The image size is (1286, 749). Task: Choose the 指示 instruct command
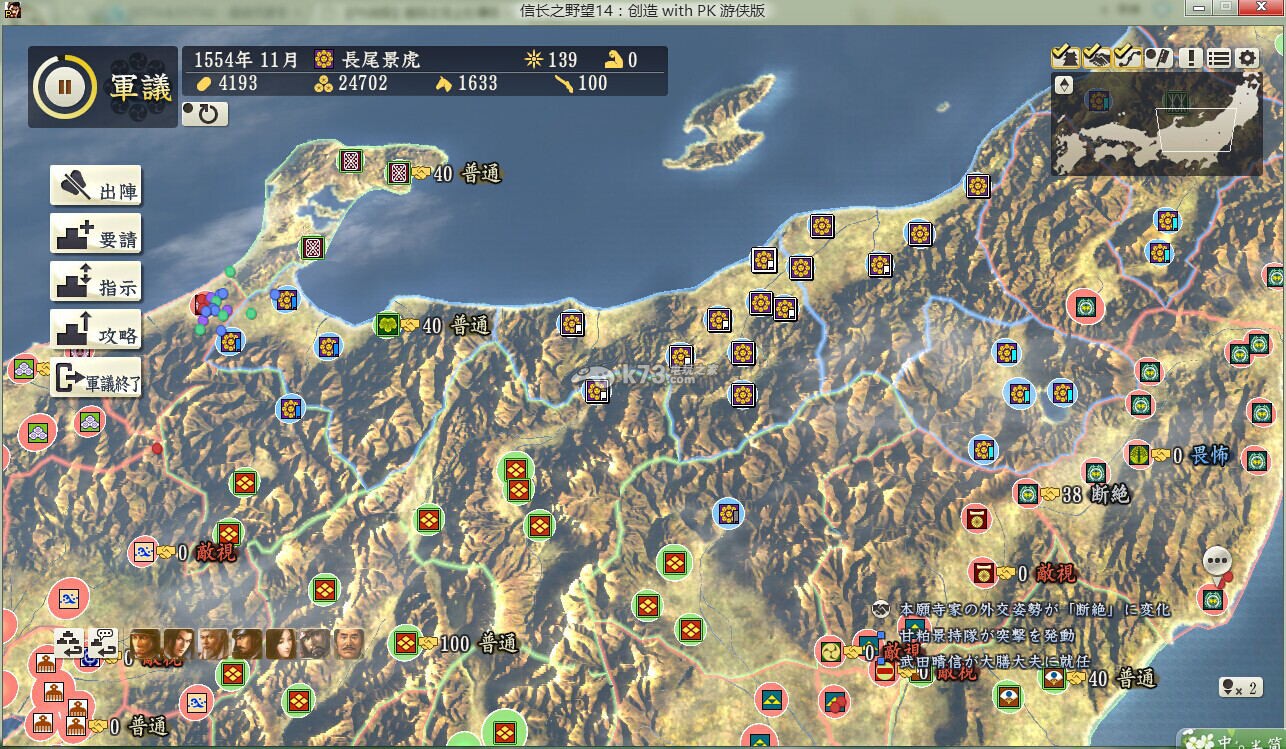click(x=96, y=284)
